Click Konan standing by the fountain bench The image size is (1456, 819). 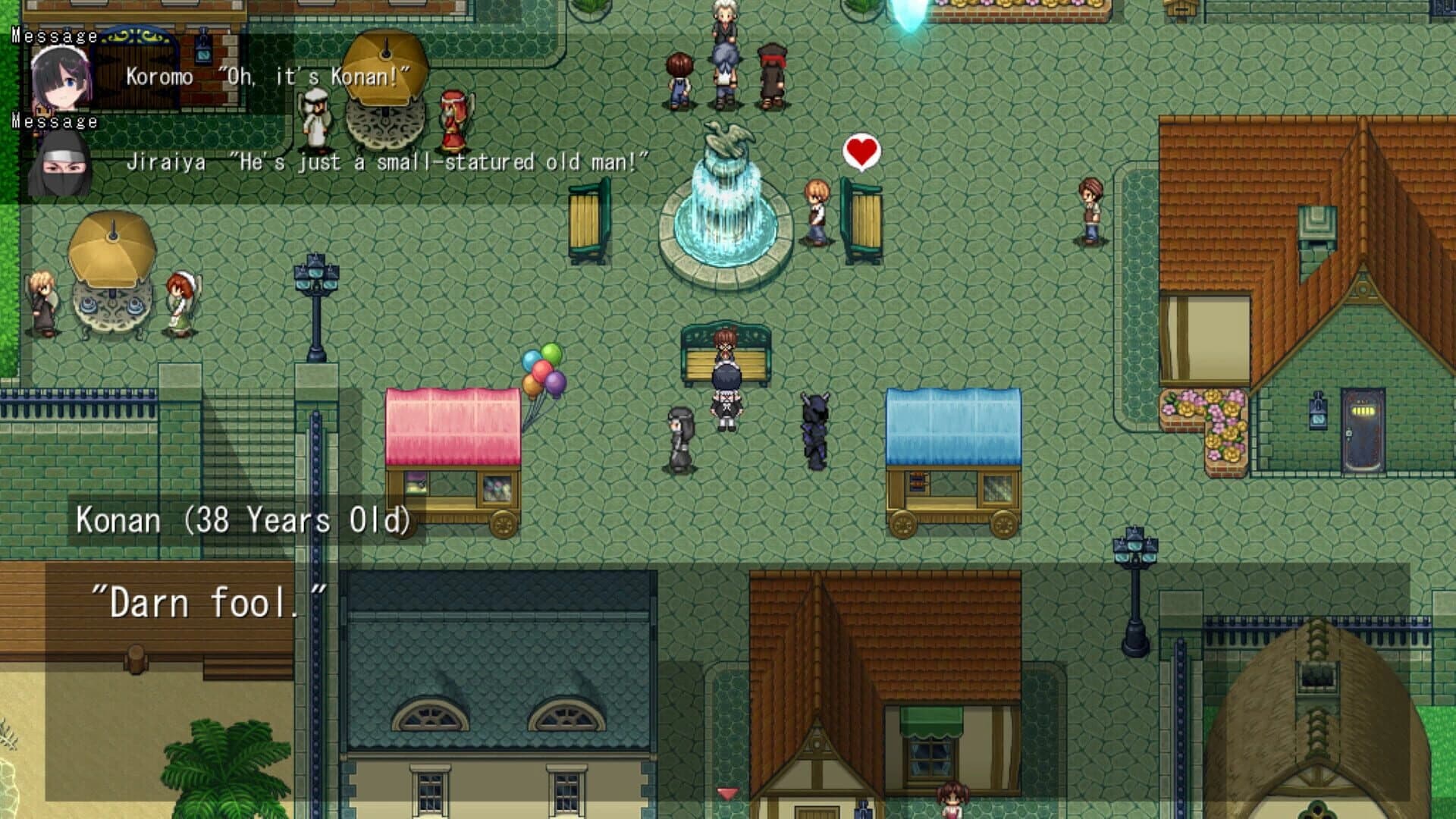pyautogui.click(x=817, y=212)
